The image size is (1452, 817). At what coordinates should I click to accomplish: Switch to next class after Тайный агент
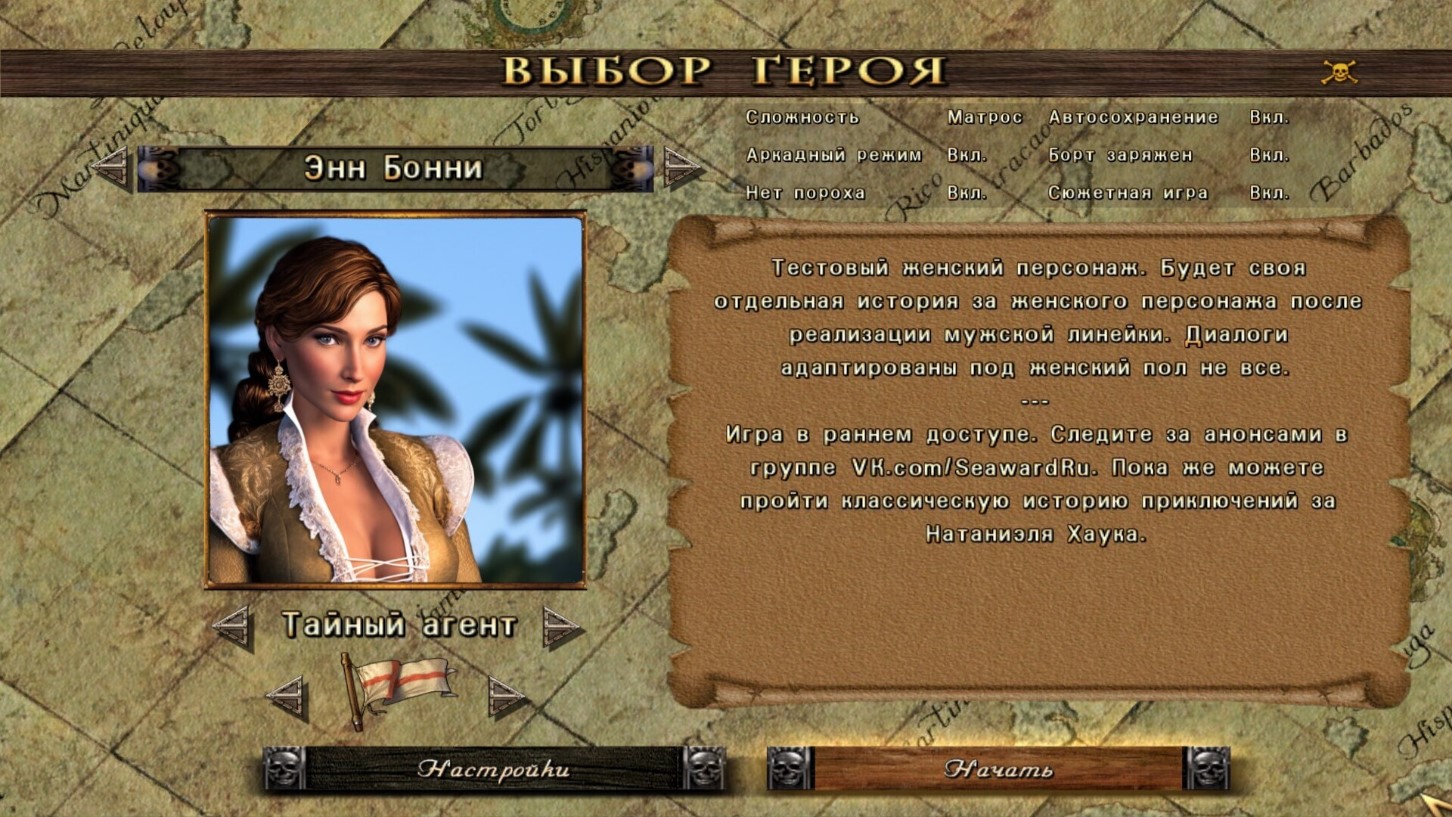562,627
